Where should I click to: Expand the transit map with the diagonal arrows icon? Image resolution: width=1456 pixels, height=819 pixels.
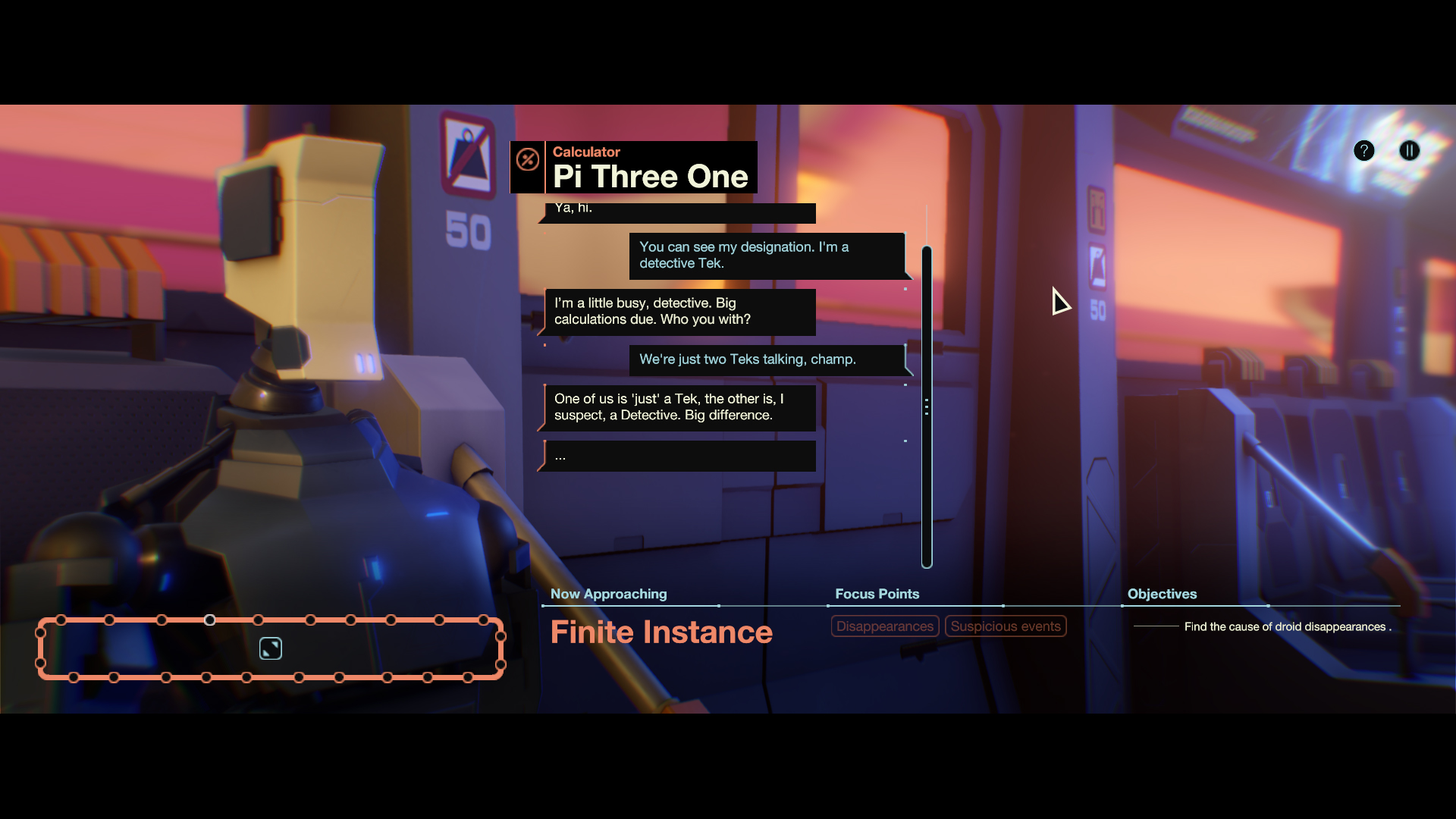coord(270,648)
